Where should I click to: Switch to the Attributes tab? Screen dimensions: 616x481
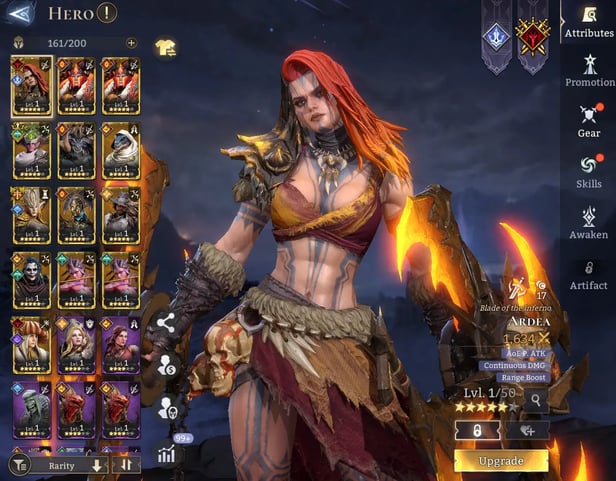pyautogui.click(x=589, y=21)
